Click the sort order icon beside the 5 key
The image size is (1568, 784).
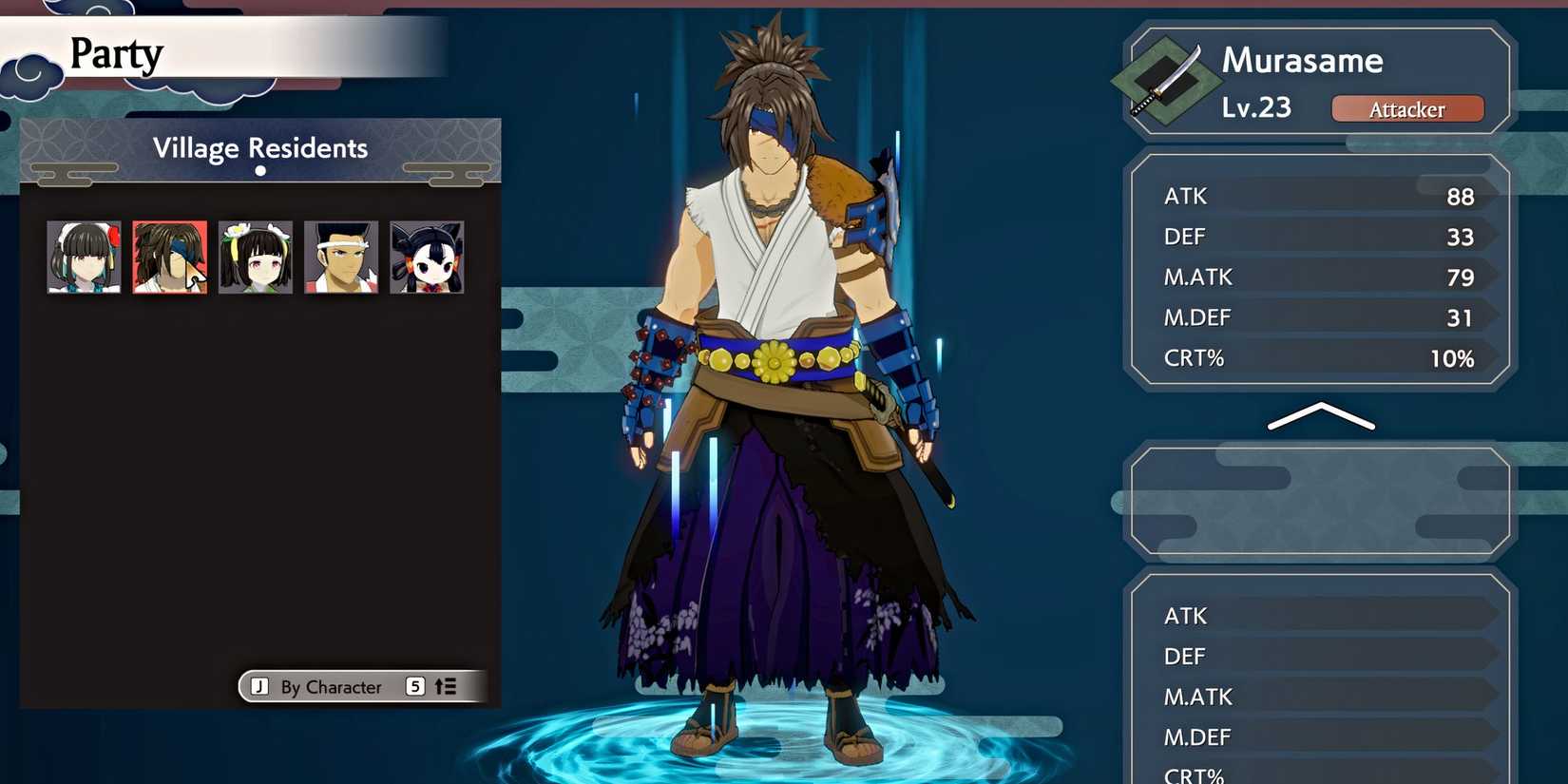click(x=446, y=686)
